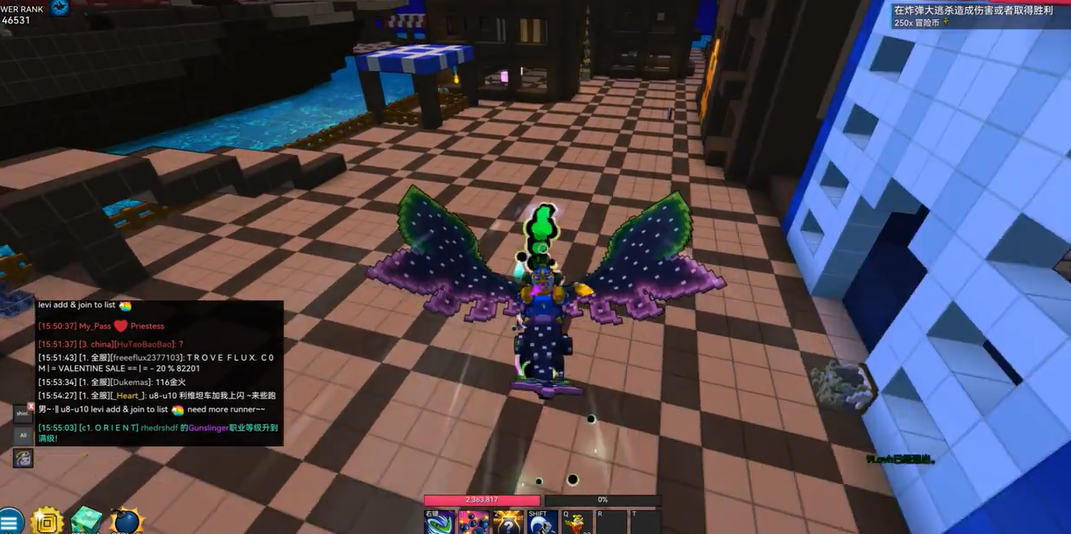Trigger the mystery question-mark pot ability

click(x=508, y=522)
